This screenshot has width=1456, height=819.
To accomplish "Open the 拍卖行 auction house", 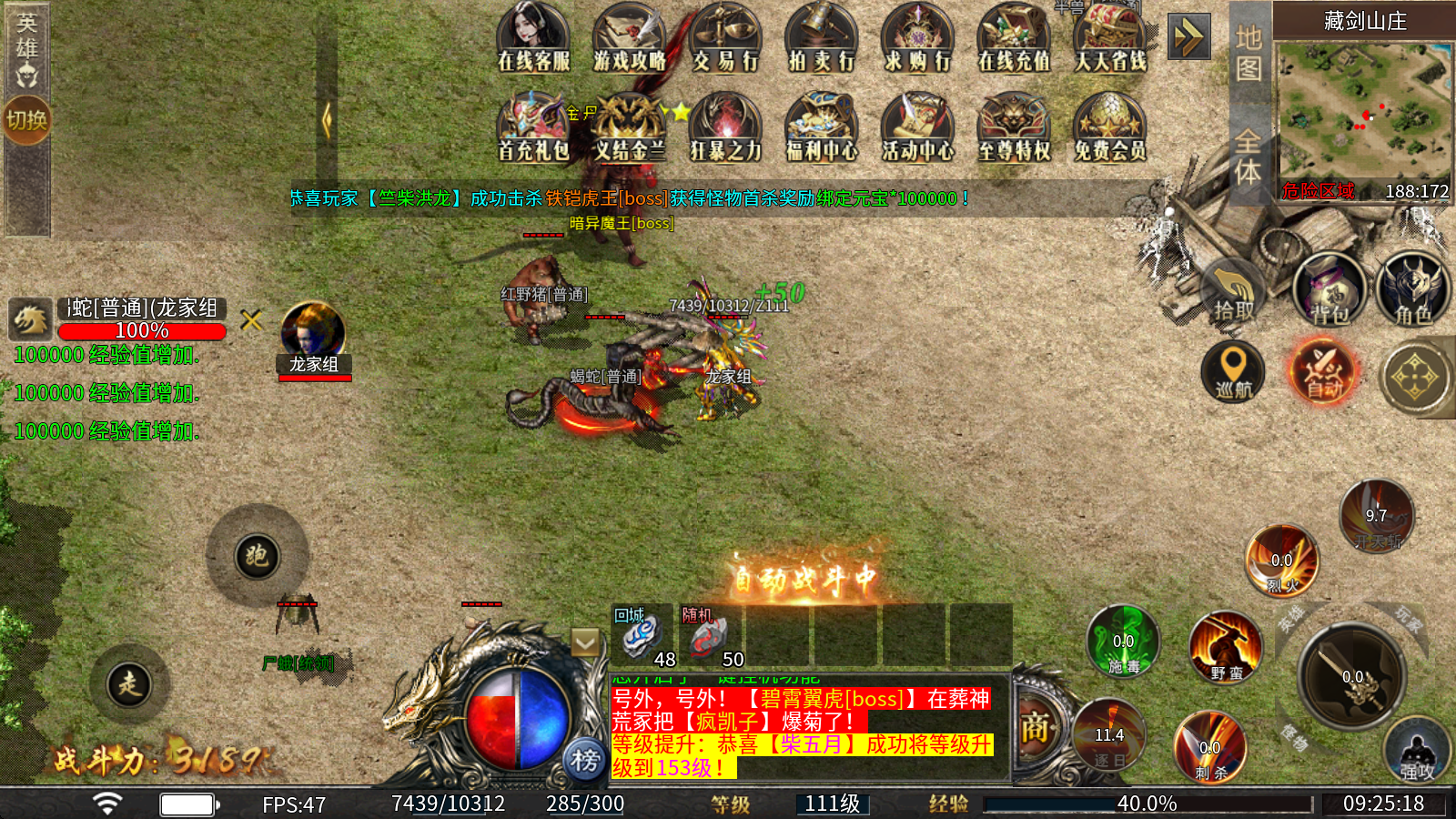I will pyautogui.click(x=821, y=37).
